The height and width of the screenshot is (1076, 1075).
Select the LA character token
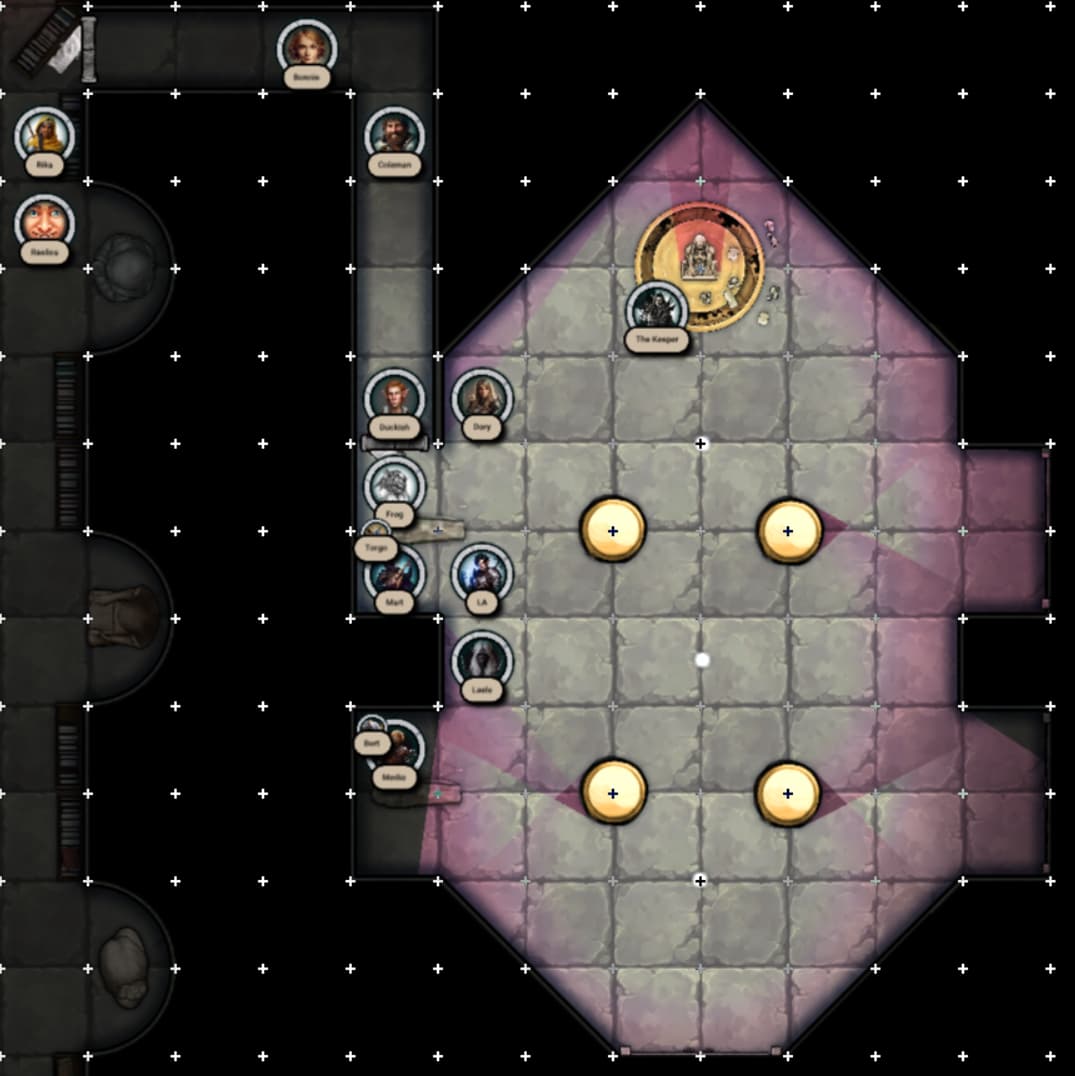point(482,573)
